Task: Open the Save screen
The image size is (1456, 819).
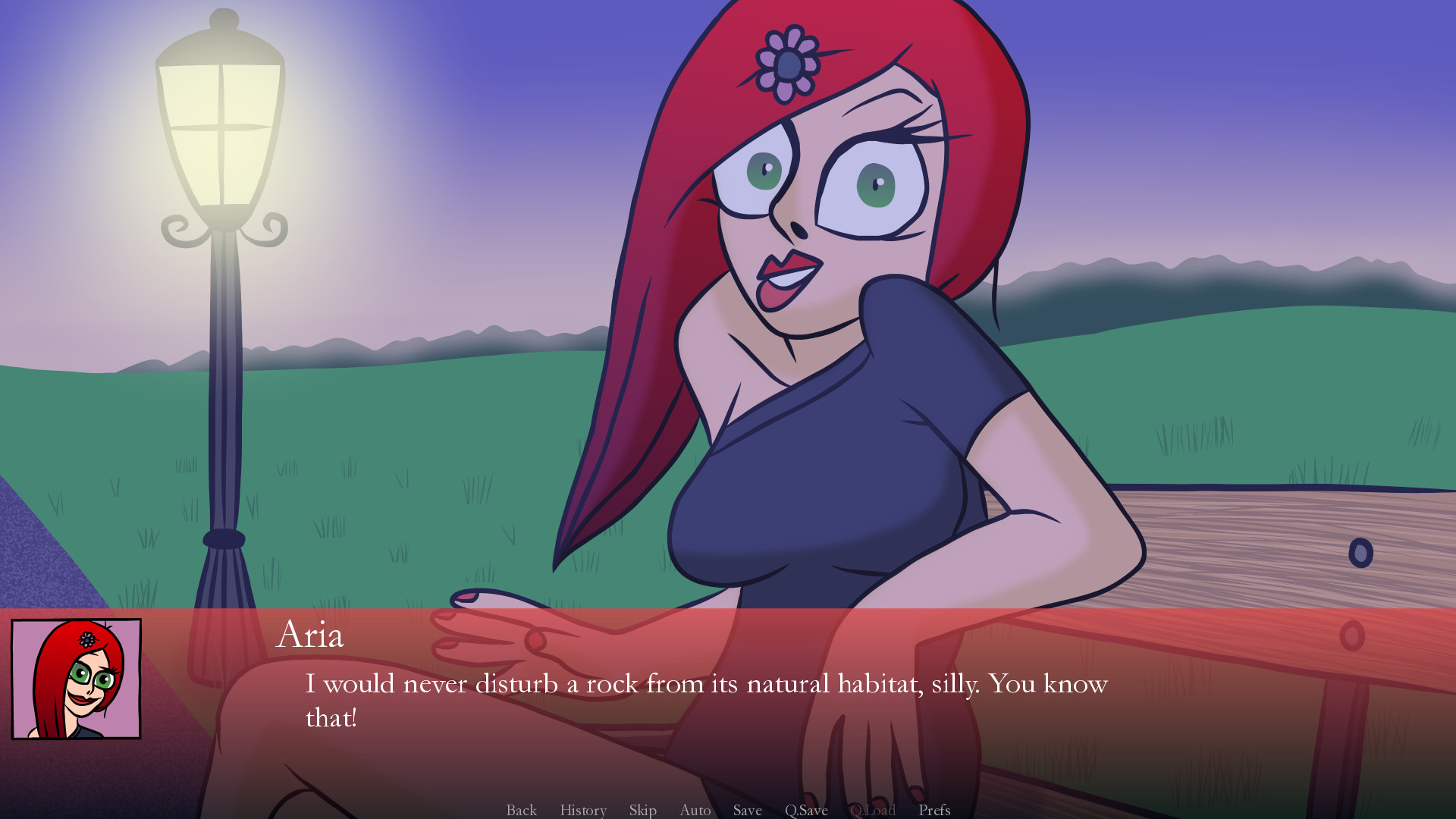Action: click(746, 810)
